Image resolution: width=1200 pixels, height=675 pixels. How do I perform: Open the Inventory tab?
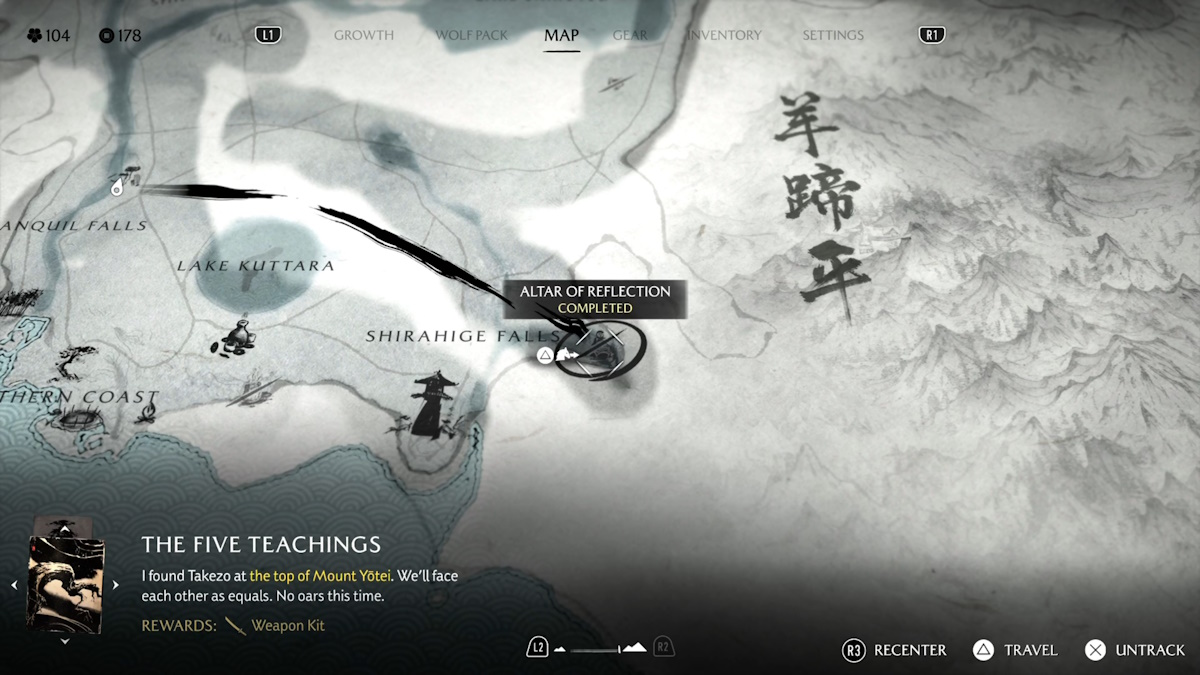[724, 35]
